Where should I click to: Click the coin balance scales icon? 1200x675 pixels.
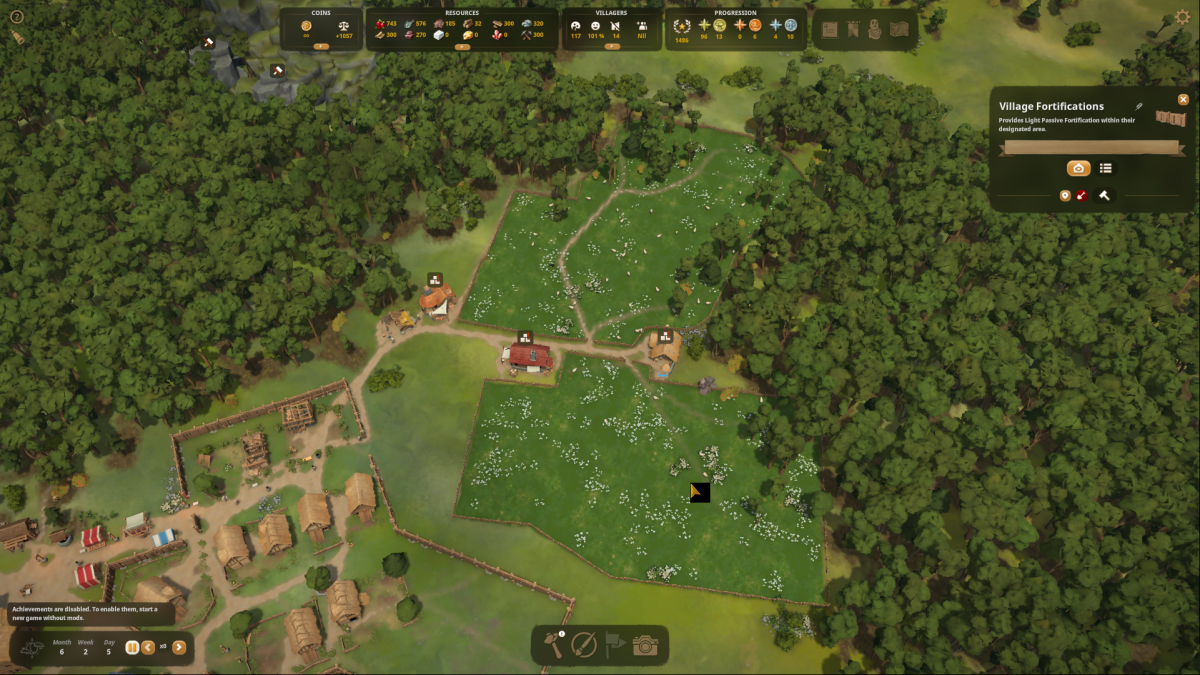(x=344, y=24)
